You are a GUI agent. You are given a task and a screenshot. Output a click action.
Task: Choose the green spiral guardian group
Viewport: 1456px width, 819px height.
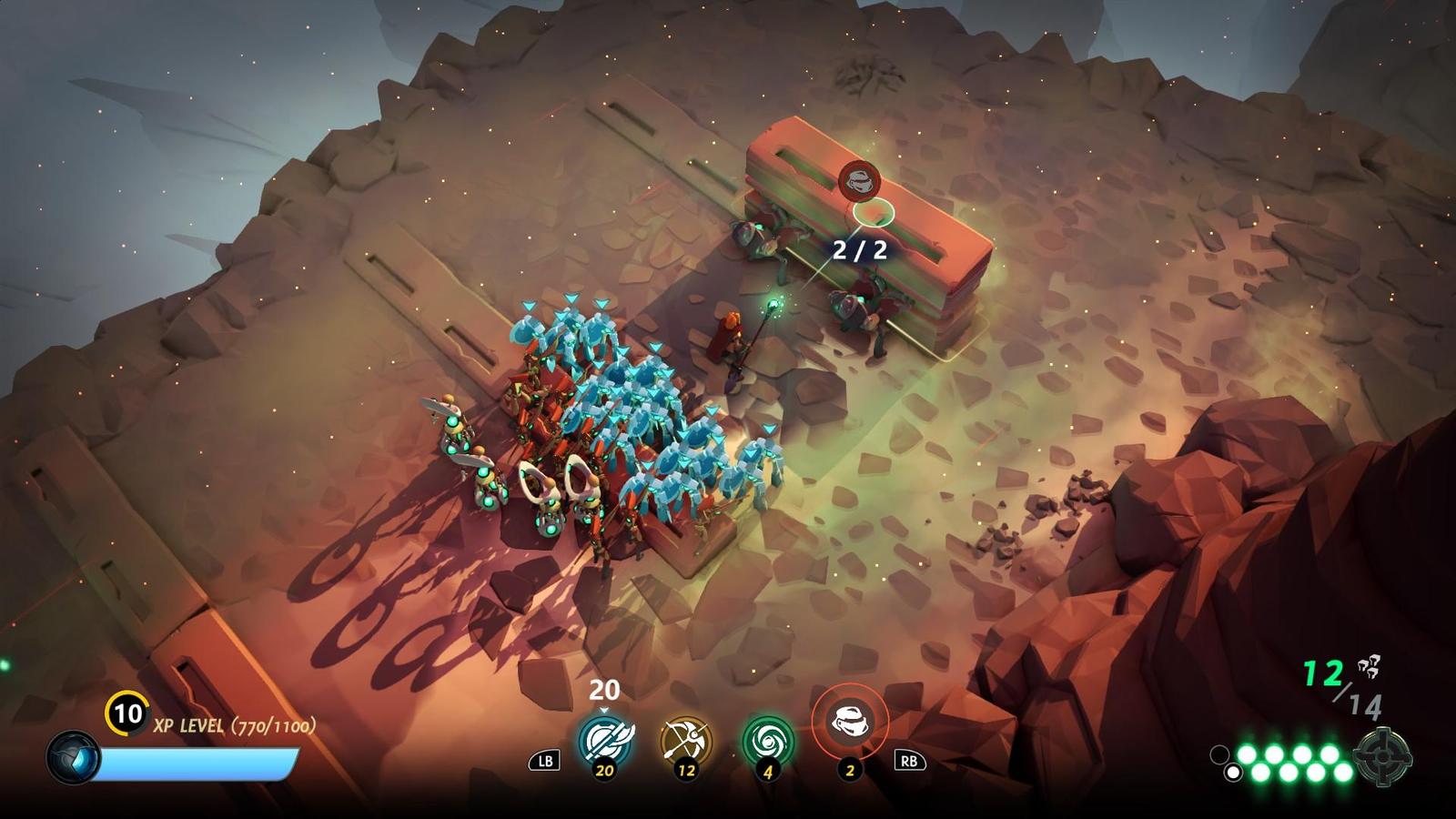pos(768,741)
